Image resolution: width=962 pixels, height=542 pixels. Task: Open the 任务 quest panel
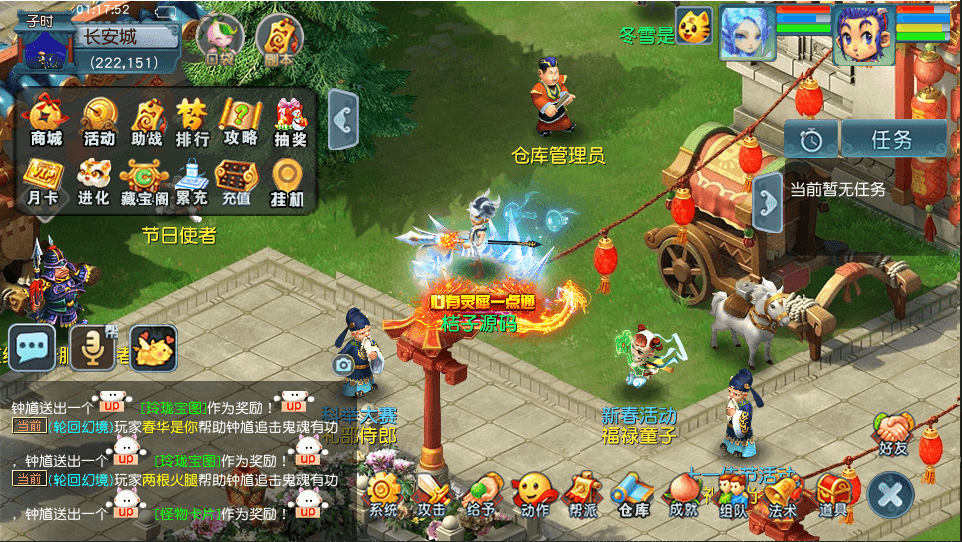click(893, 140)
